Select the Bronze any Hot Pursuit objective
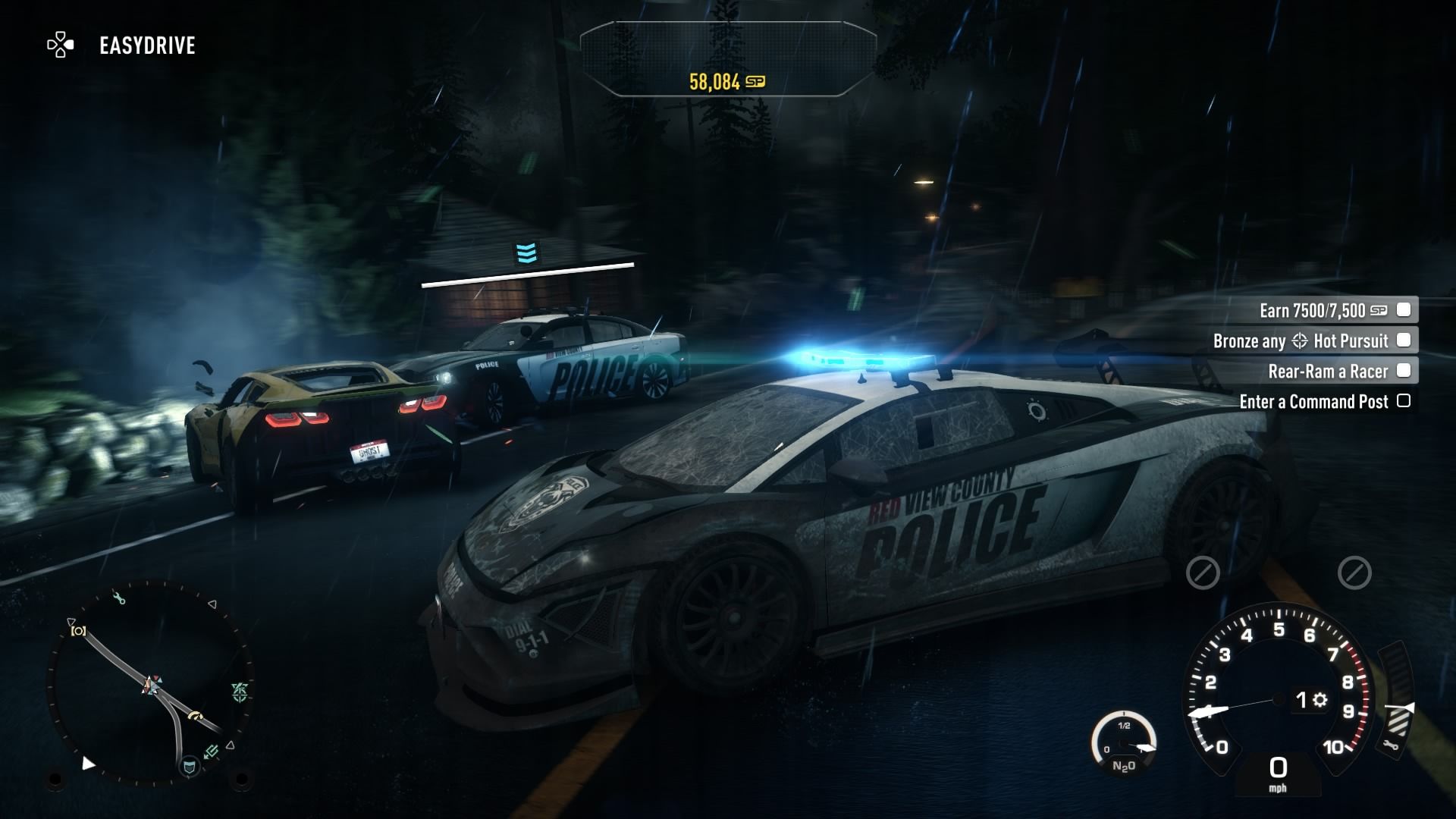This screenshot has width=1456, height=819. pos(1300,340)
